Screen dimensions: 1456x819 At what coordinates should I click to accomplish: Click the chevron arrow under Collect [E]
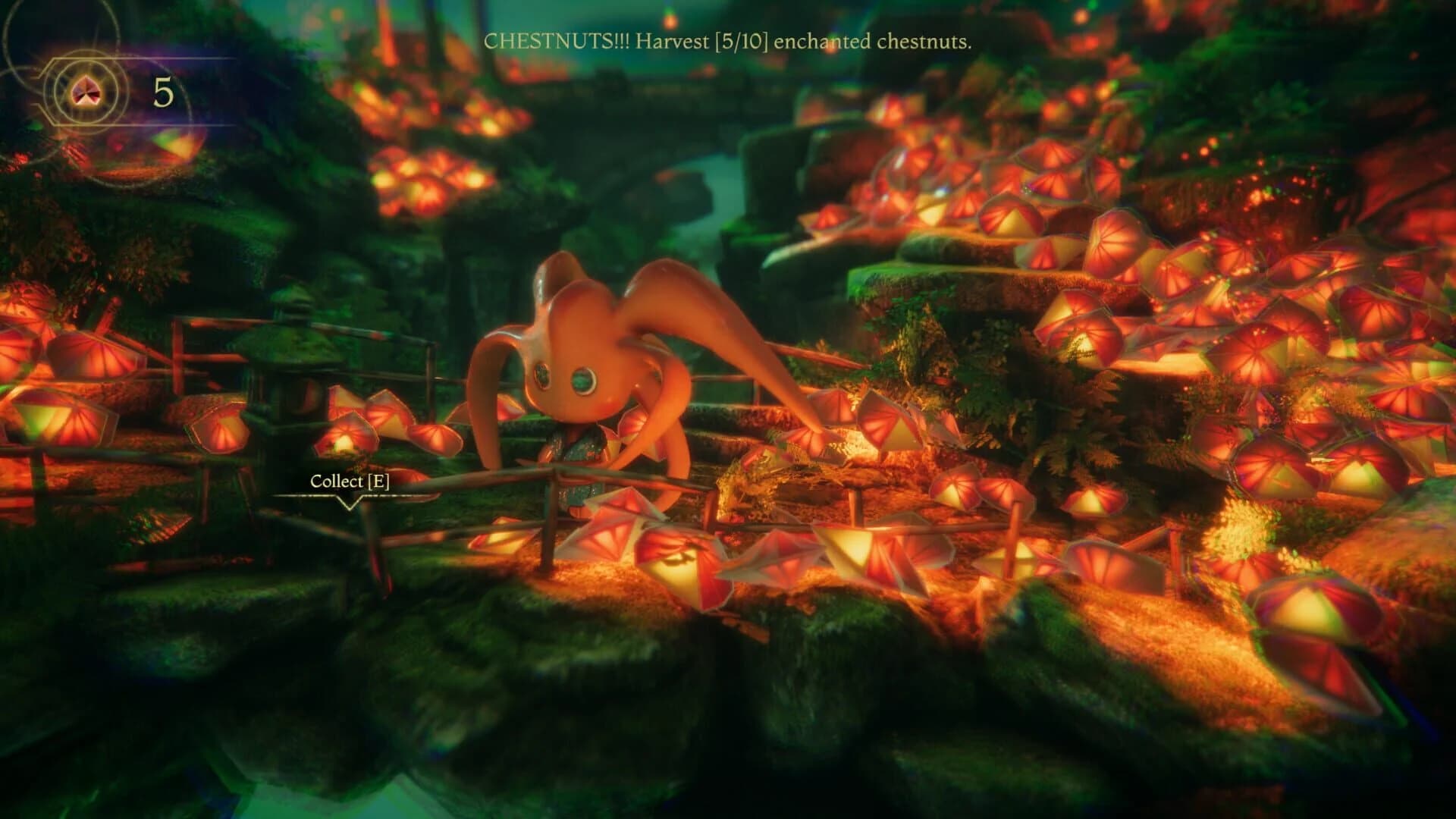[350, 504]
